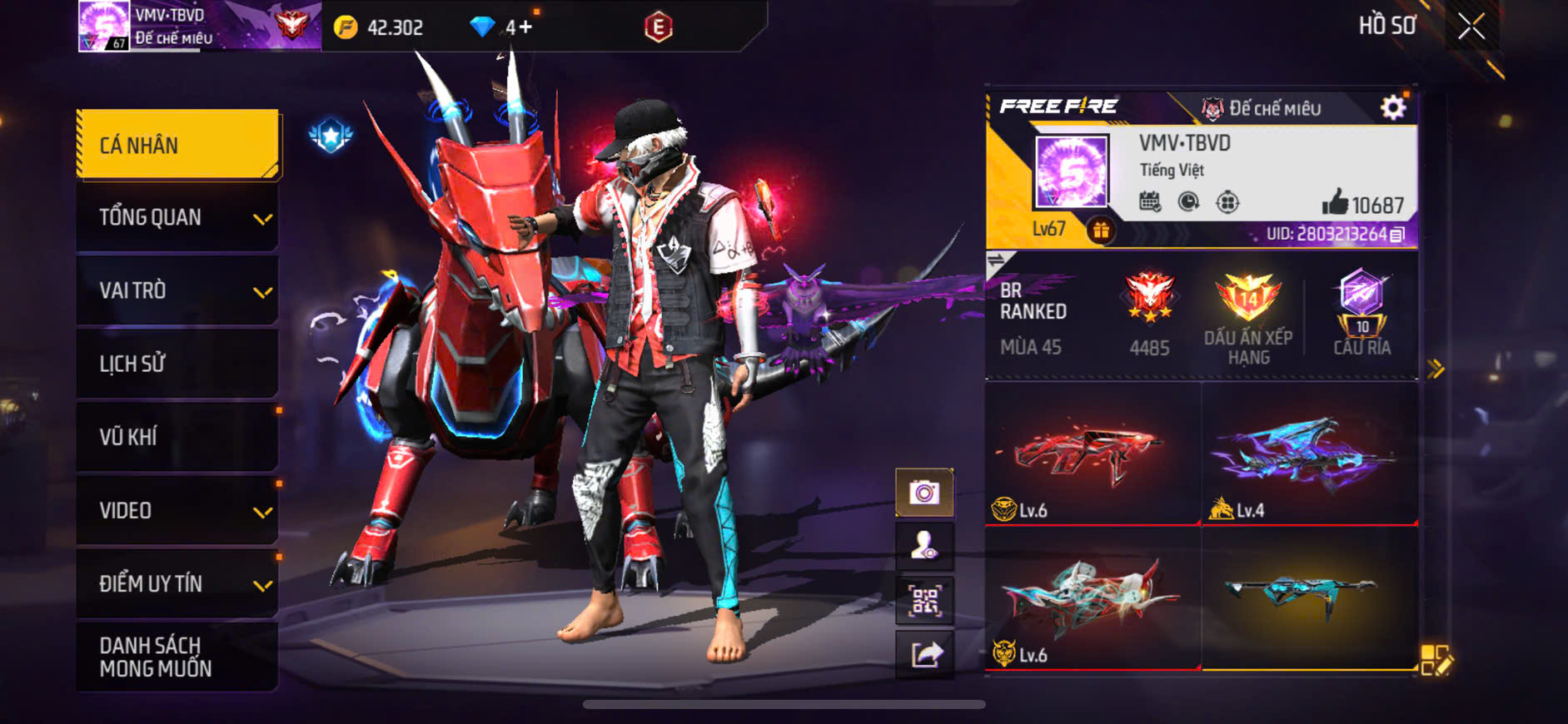The image size is (1568, 724).
Task: Edit the weapon showcase layout
Action: pos(1436,660)
